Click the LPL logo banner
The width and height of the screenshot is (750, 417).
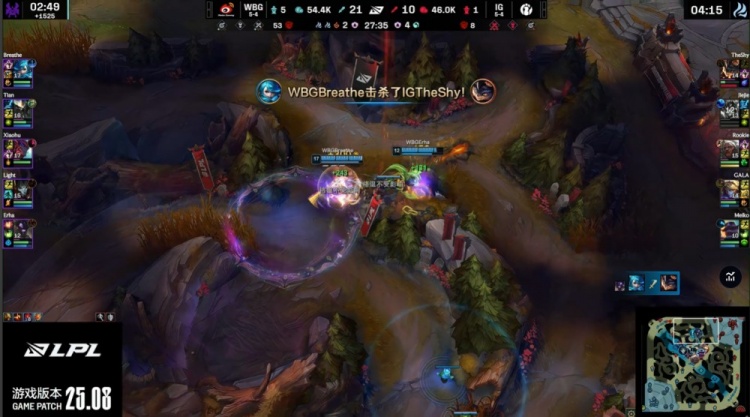click(x=60, y=350)
